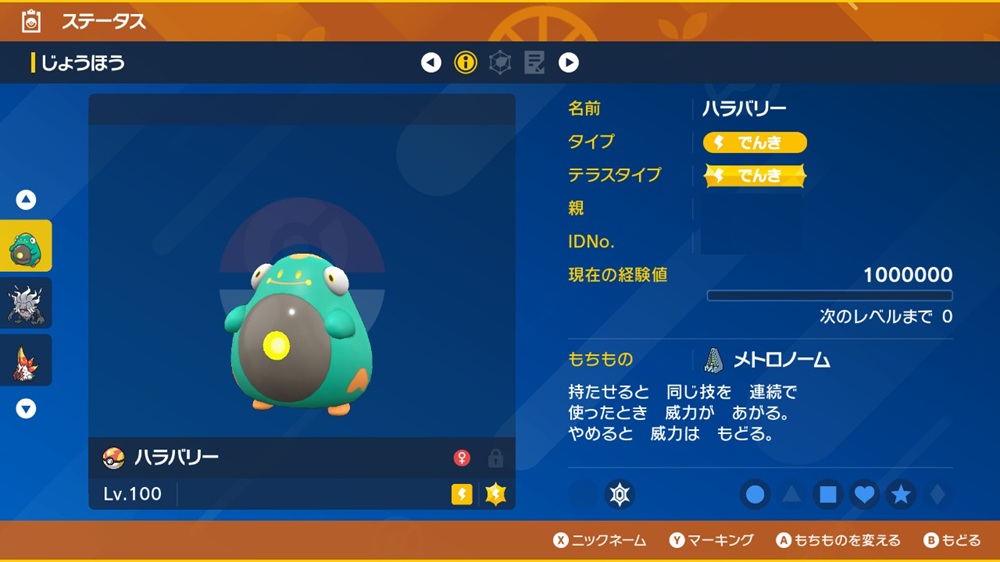Click the white spiky mark icon
This screenshot has width=1000, height=562.
point(620,494)
